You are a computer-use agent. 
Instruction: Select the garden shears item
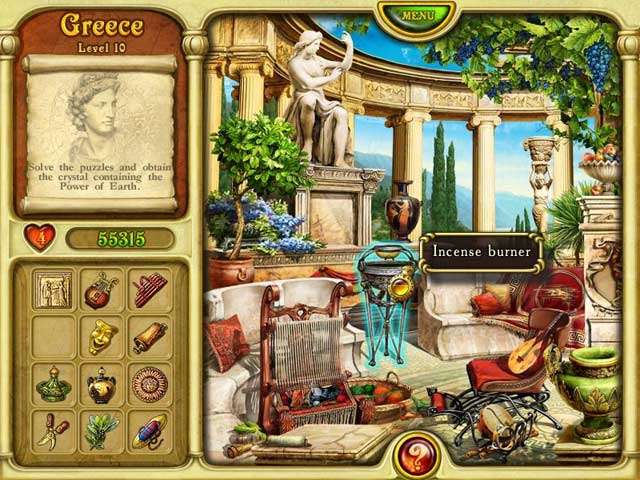[52, 431]
